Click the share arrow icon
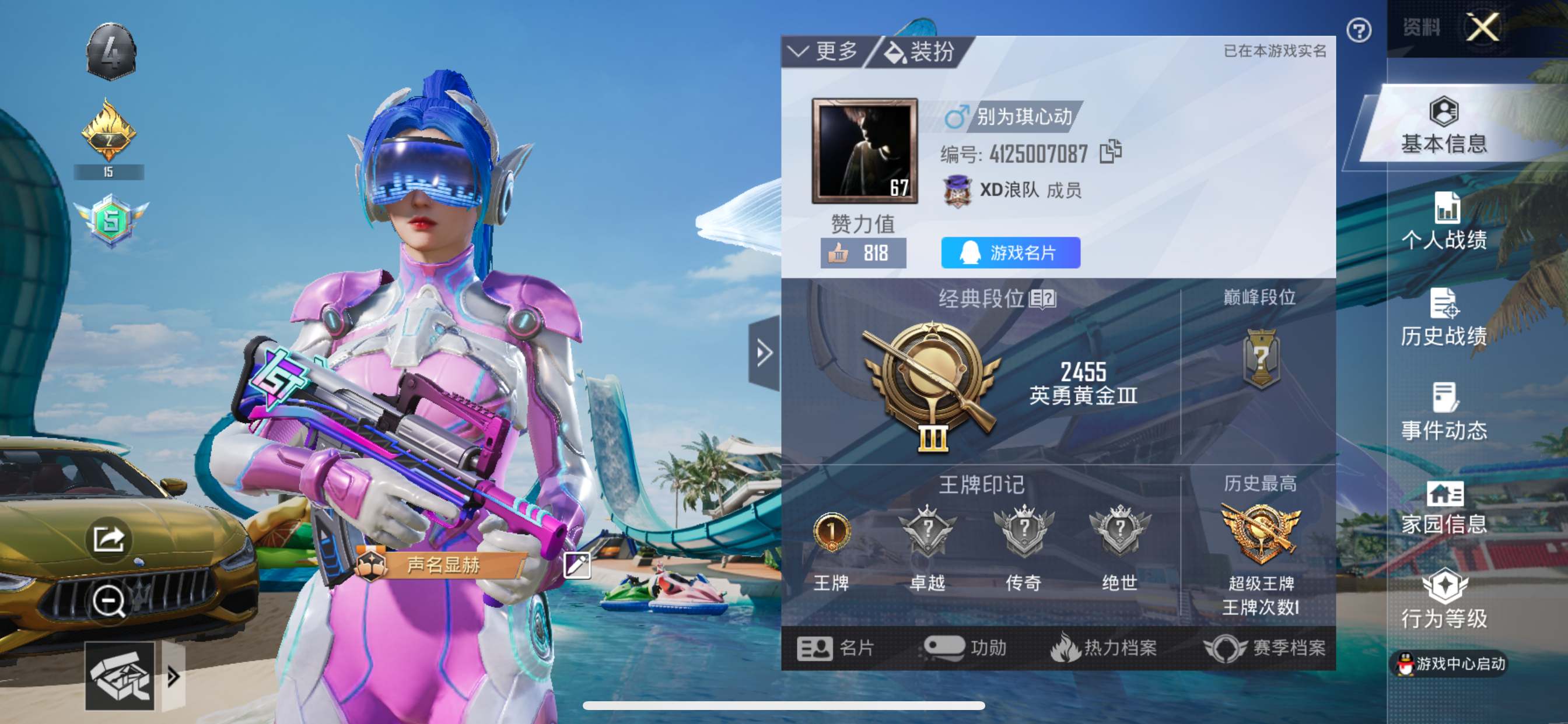Image resolution: width=1568 pixels, height=724 pixels. tap(108, 539)
